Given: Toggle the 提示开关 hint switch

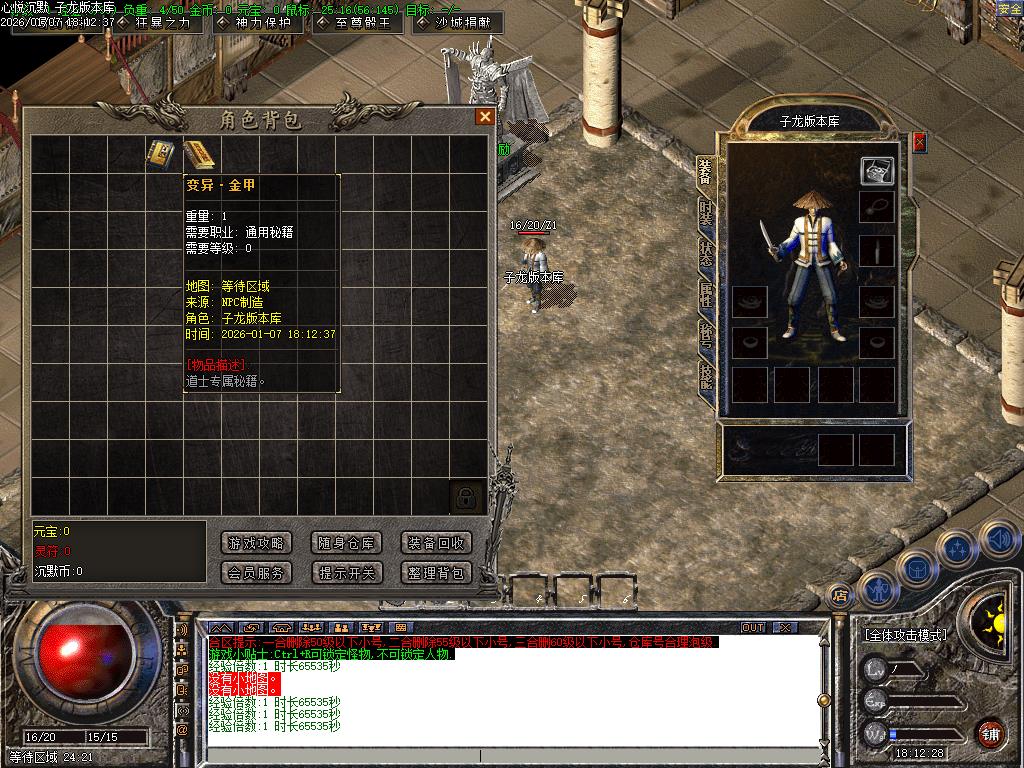Looking at the screenshot, I should tap(346, 573).
